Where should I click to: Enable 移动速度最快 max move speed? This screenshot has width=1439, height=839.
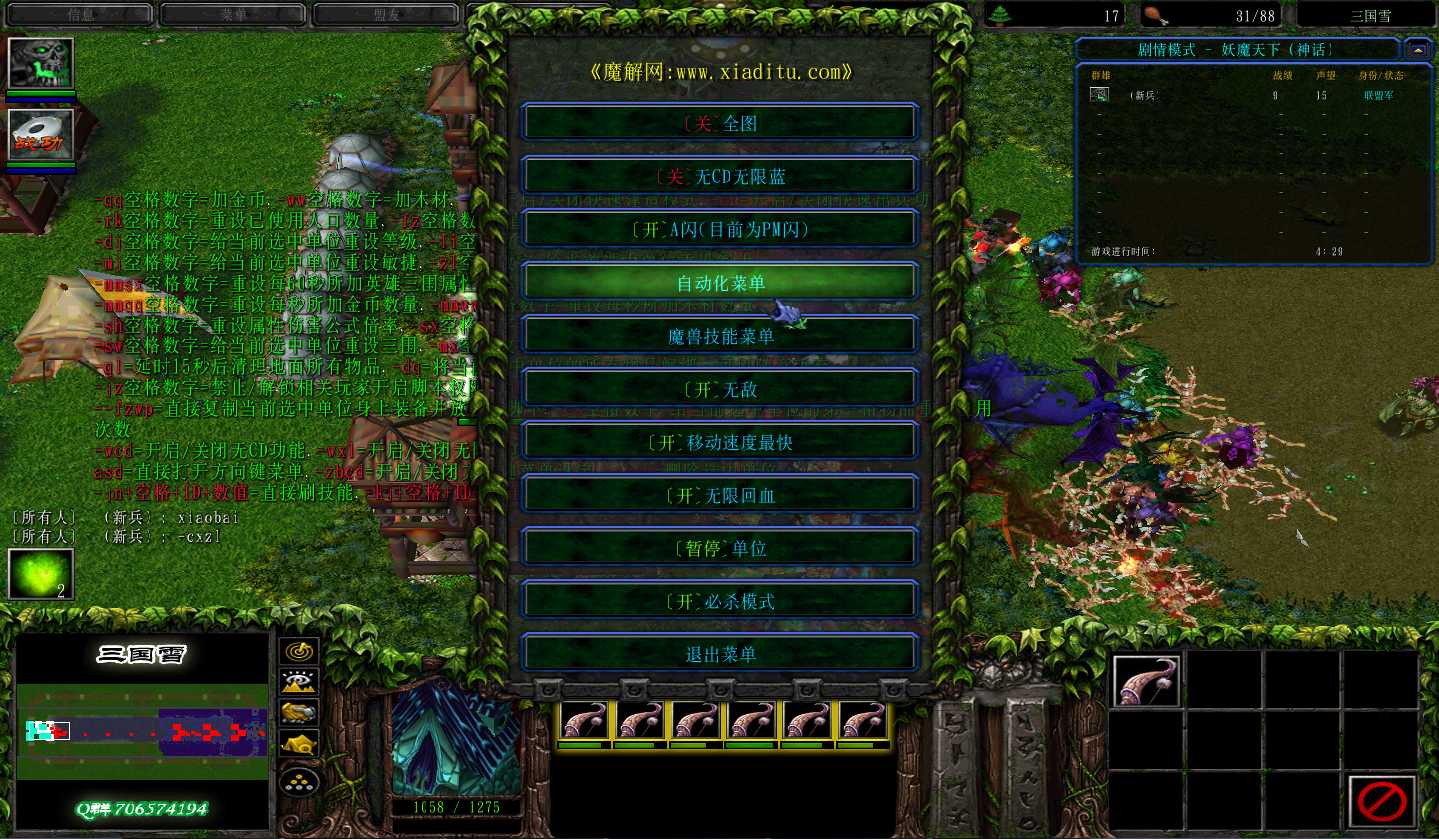click(x=719, y=442)
